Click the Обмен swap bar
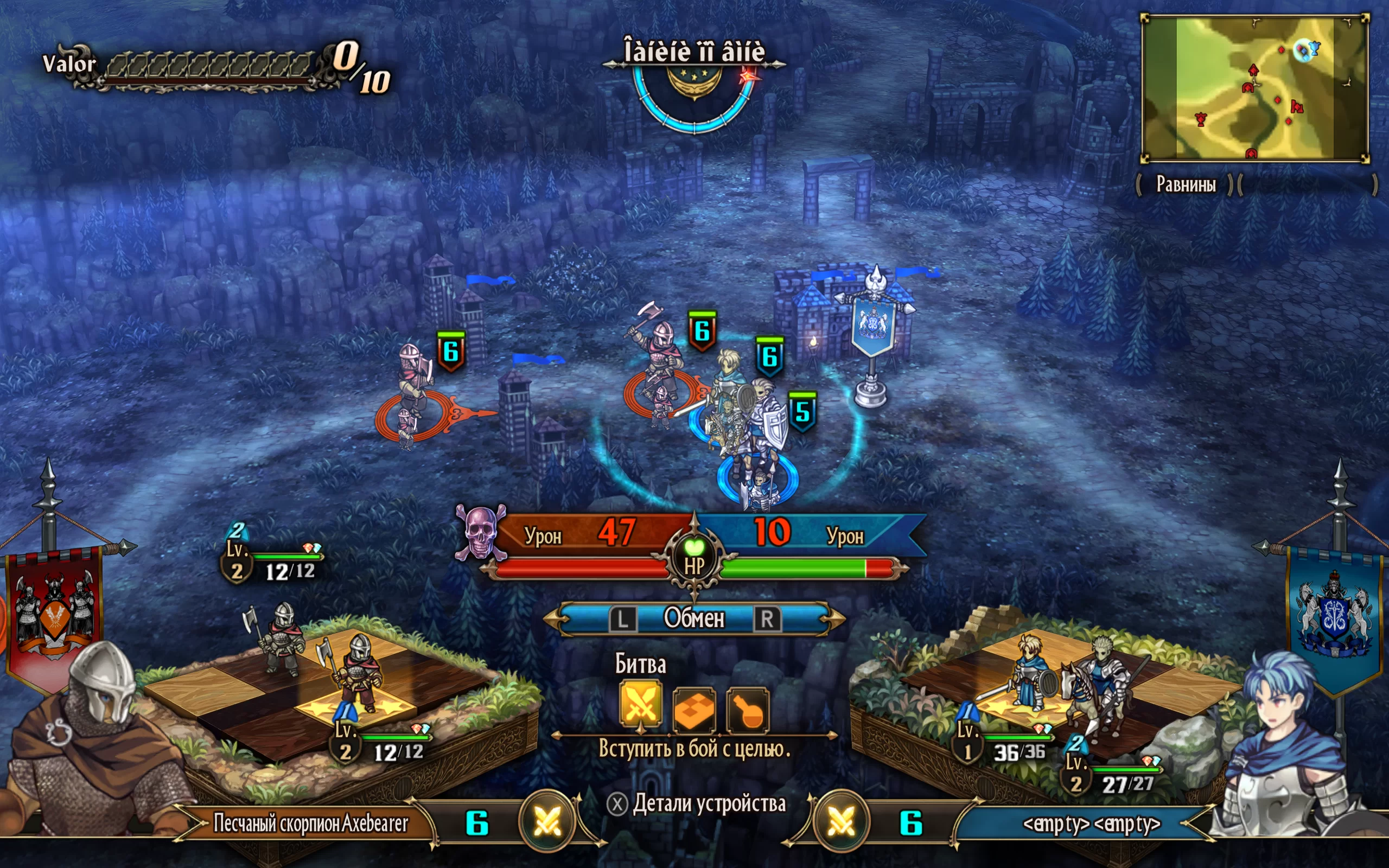 coord(694,618)
